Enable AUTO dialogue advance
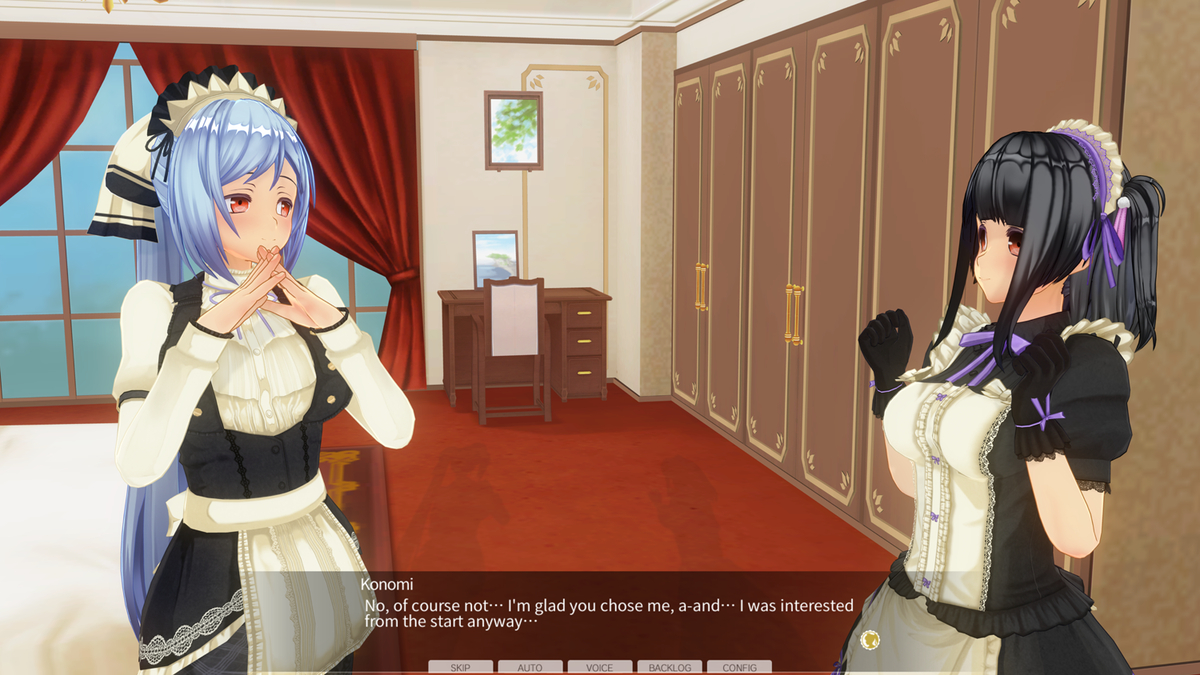 (x=530, y=667)
